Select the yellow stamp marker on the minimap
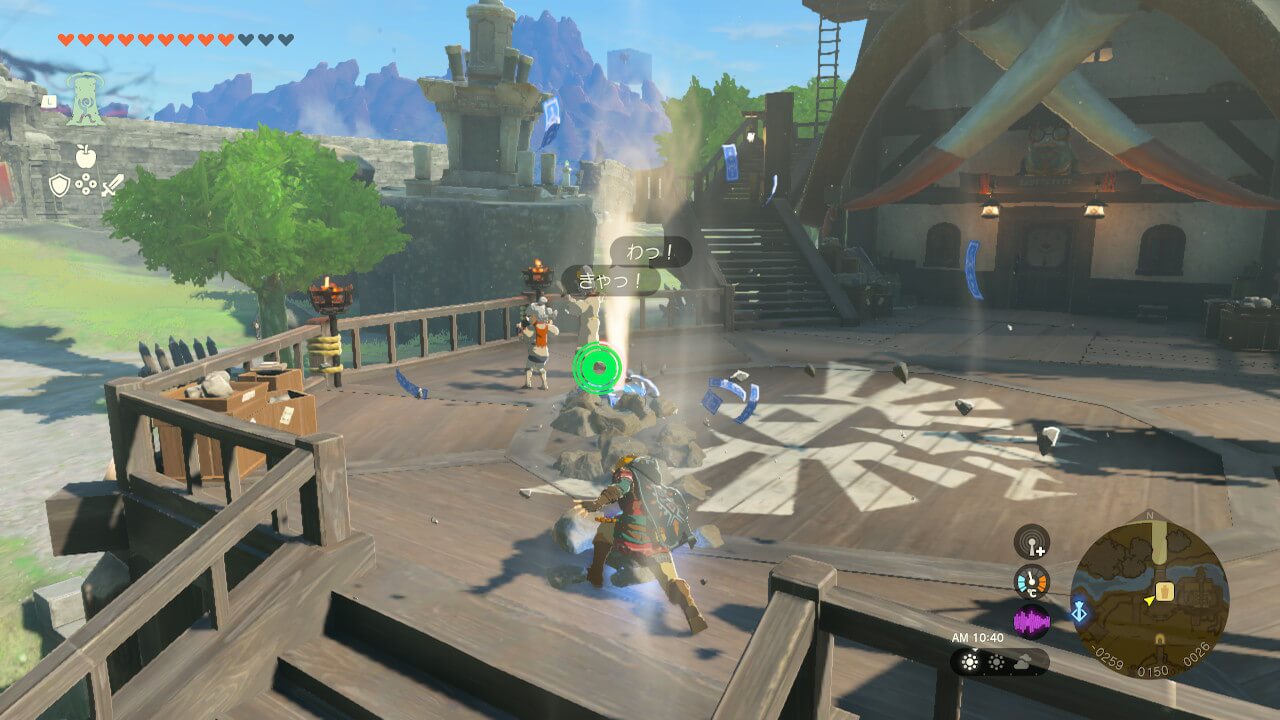This screenshot has height=720, width=1280. (1164, 592)
